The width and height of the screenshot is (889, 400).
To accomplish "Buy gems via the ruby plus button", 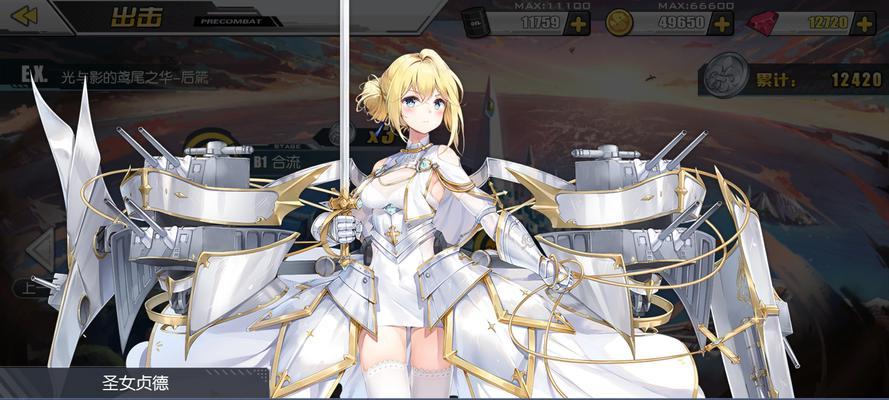I will [867, 22].
